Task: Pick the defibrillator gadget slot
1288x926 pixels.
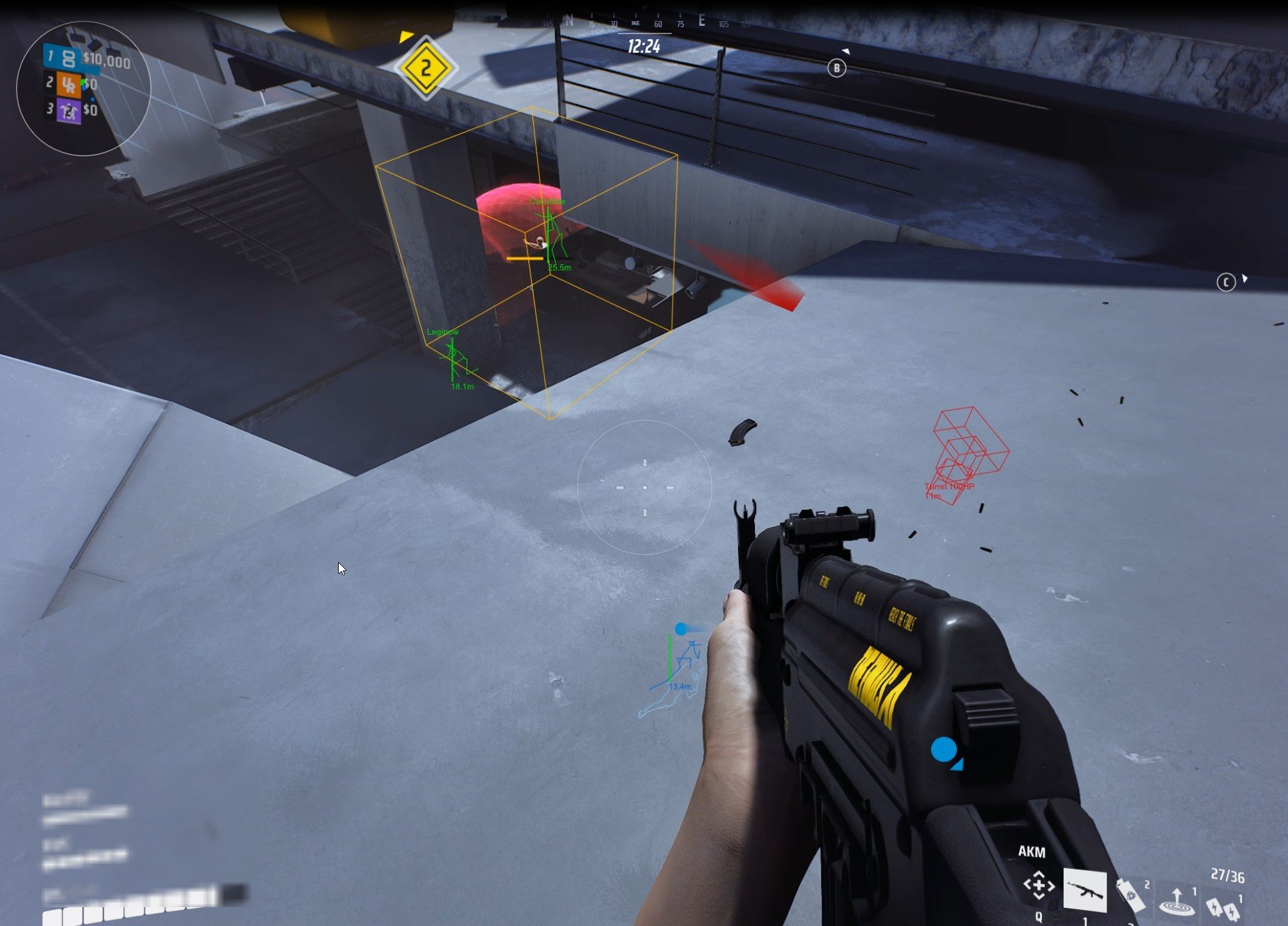Action: [1223, 906]
